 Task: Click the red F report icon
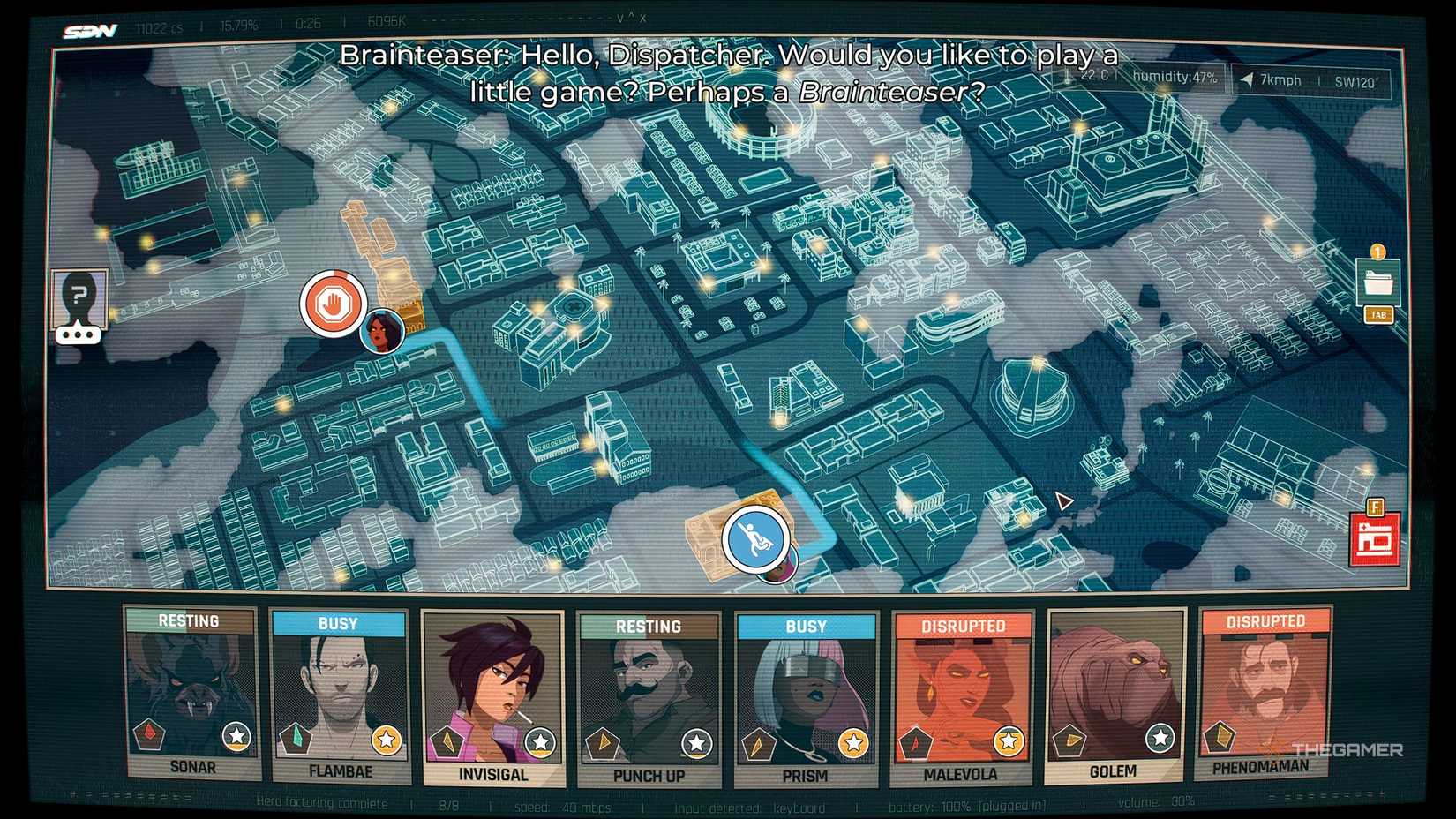1376,533
